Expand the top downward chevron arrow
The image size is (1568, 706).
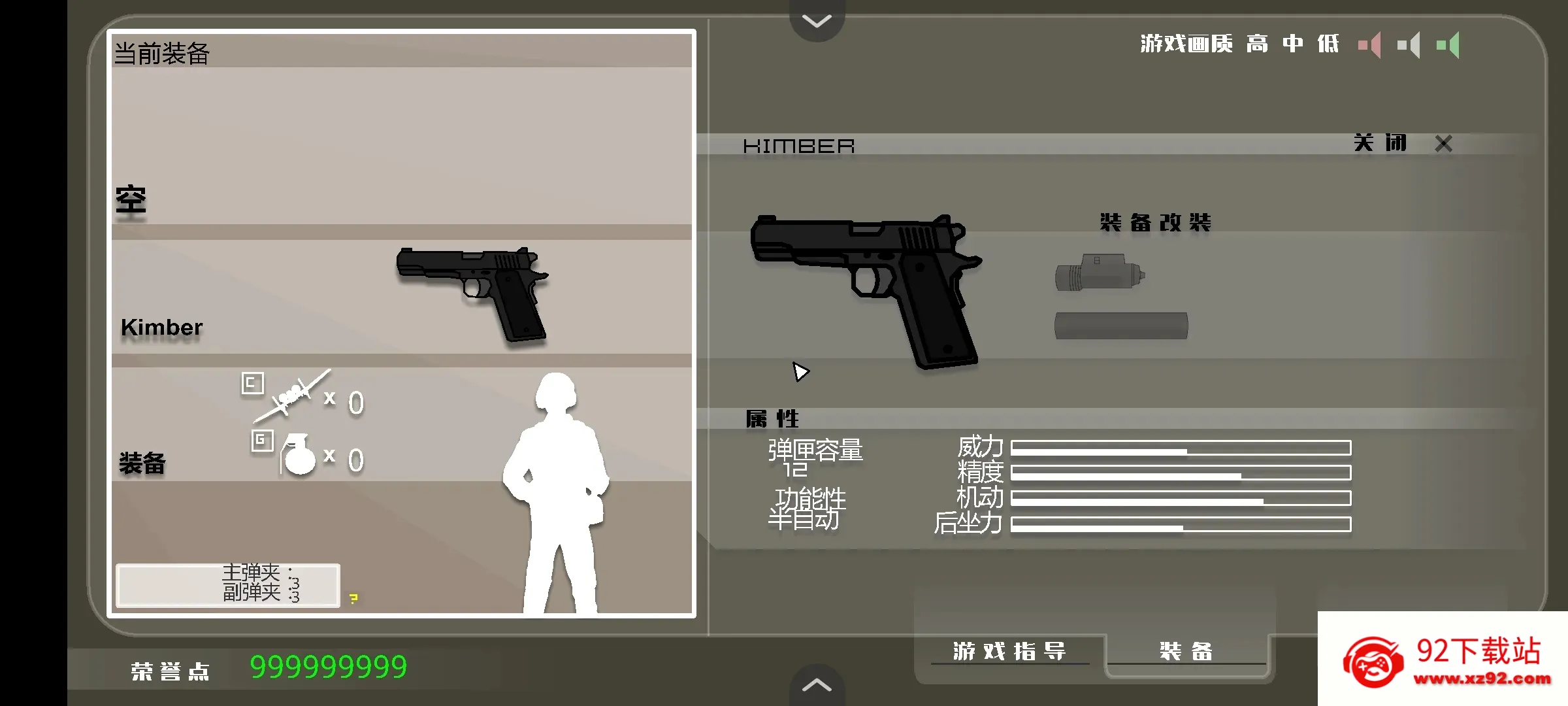[817, 21]
